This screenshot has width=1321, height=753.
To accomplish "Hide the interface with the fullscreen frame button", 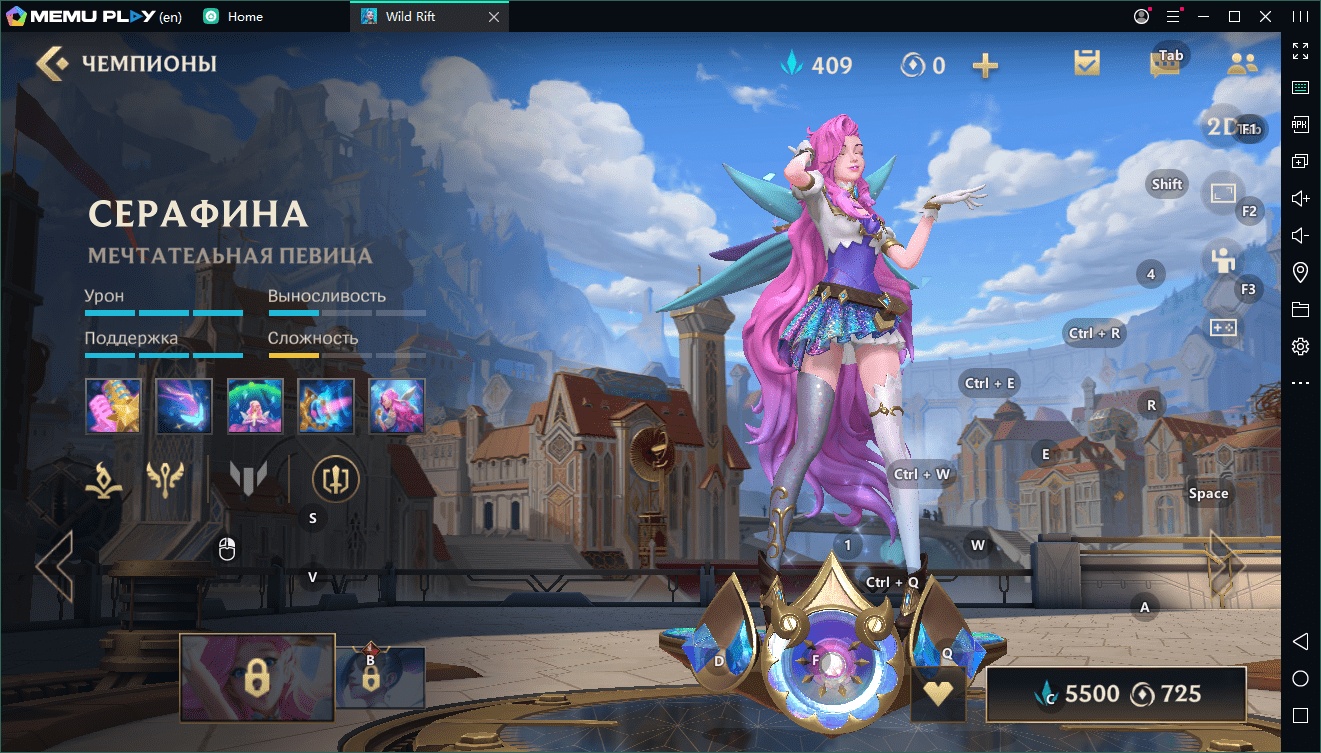I will point(1224,194).
